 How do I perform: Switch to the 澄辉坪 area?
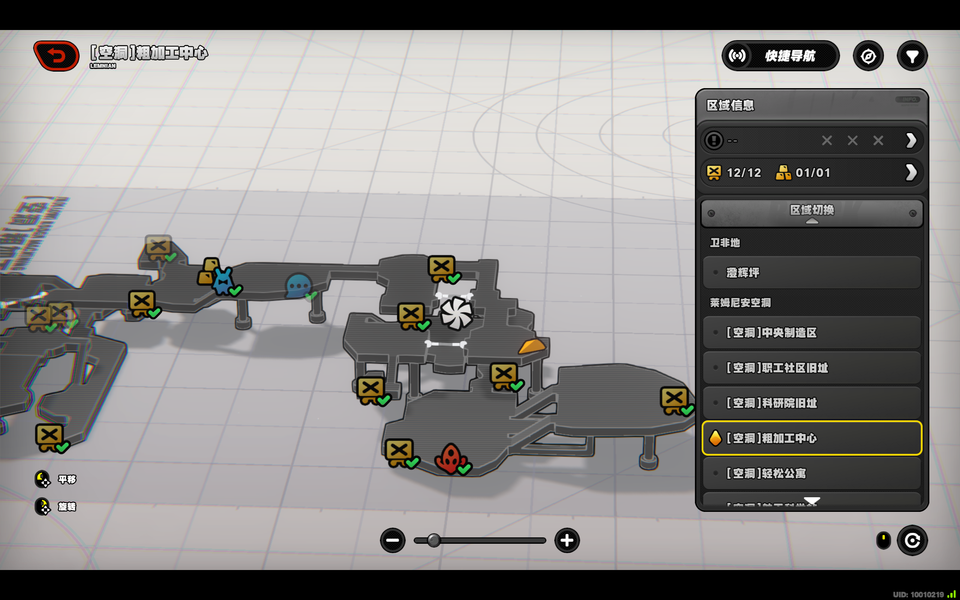(811, 272)
